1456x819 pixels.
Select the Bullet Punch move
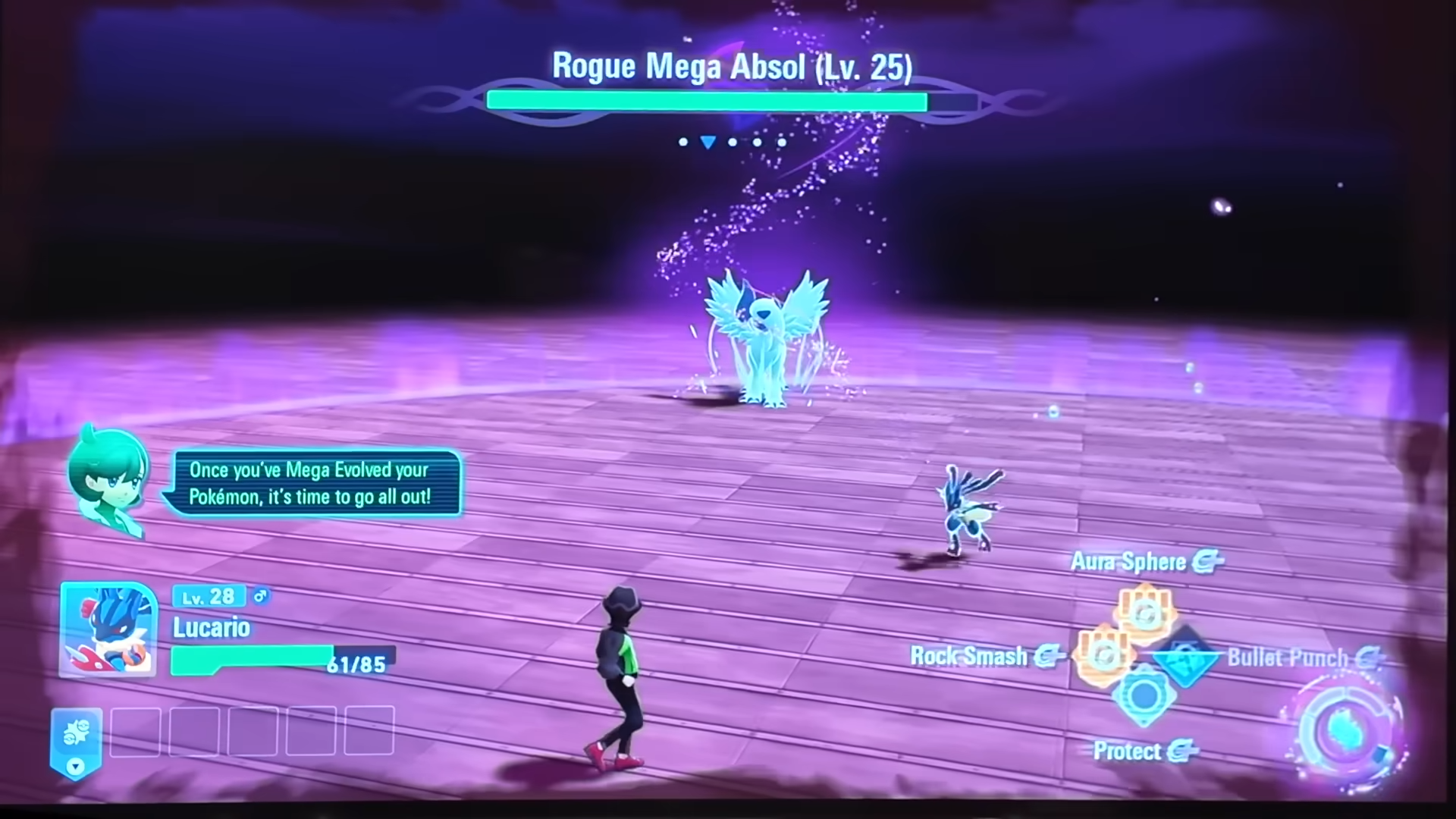(x=1186, y=655)
